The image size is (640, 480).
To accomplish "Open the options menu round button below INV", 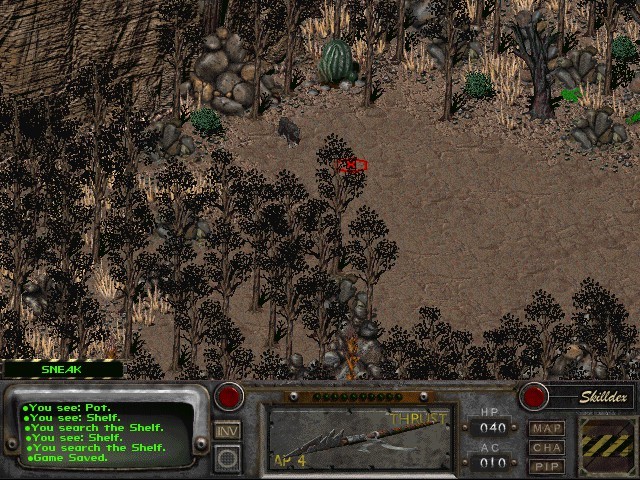I will point(227,457).
